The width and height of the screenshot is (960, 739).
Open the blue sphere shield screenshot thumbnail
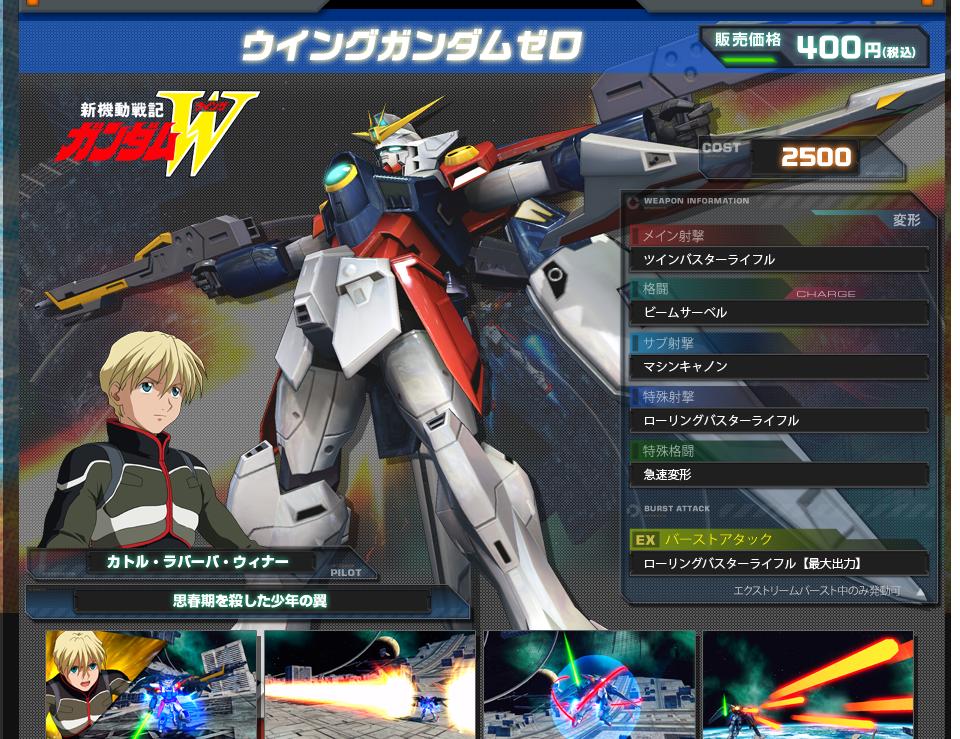(589, 686)
